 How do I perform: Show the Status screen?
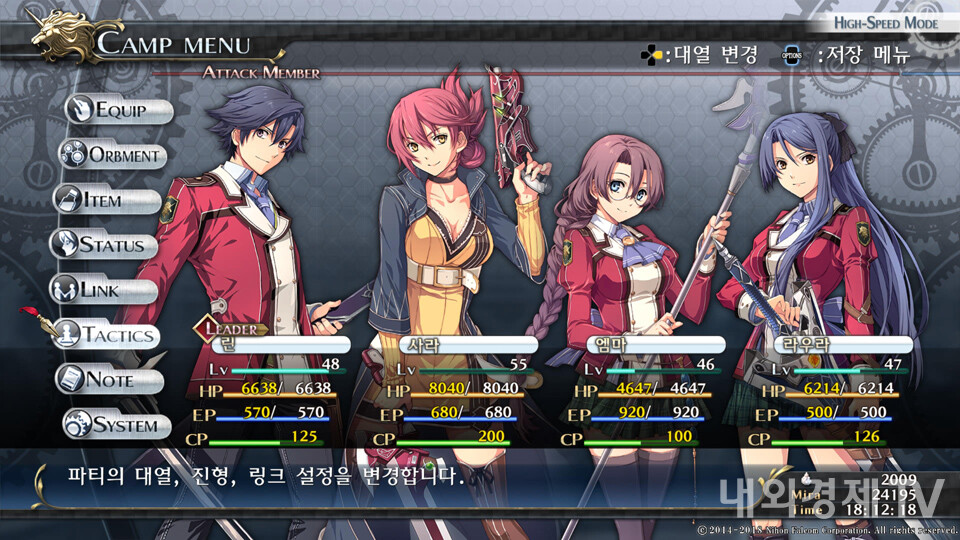(105, 245)
